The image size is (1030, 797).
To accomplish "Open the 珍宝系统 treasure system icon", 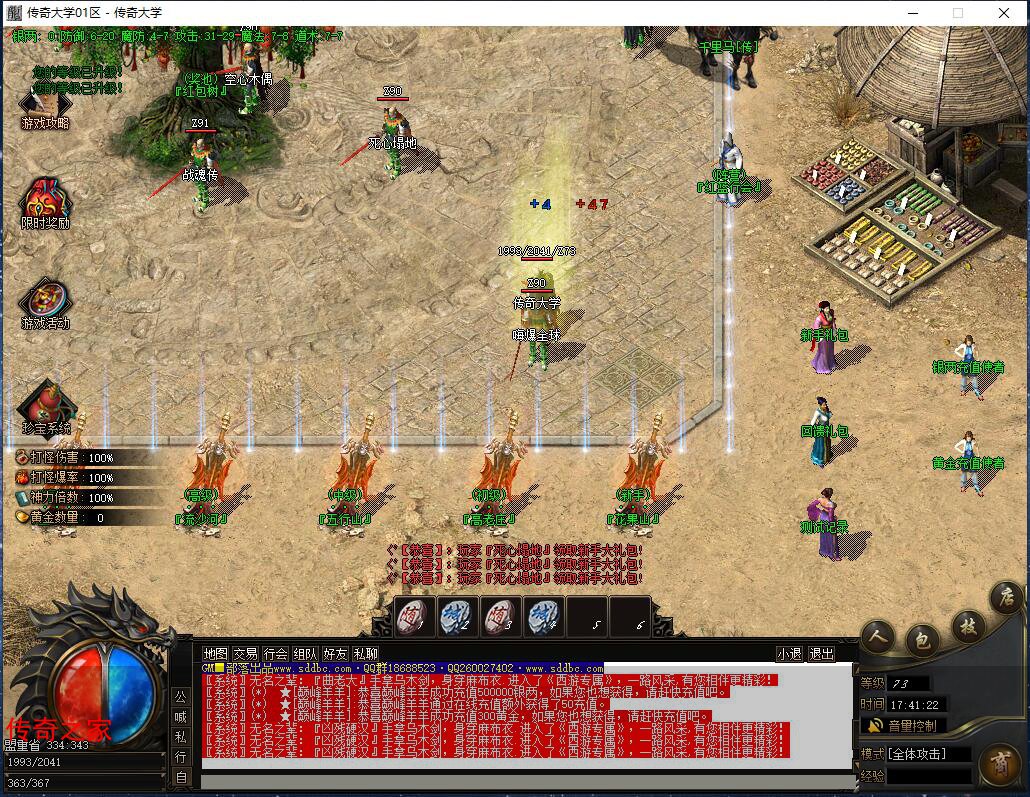I will coord(45,406).
